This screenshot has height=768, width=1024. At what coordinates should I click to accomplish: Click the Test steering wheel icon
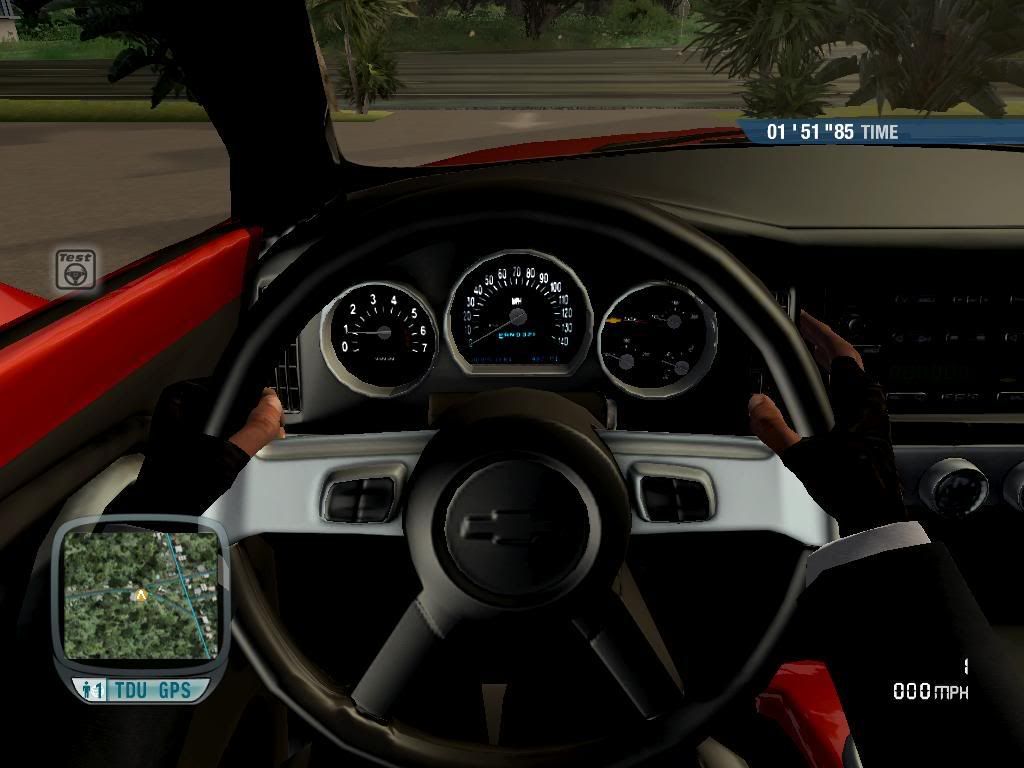click(75, 270)
